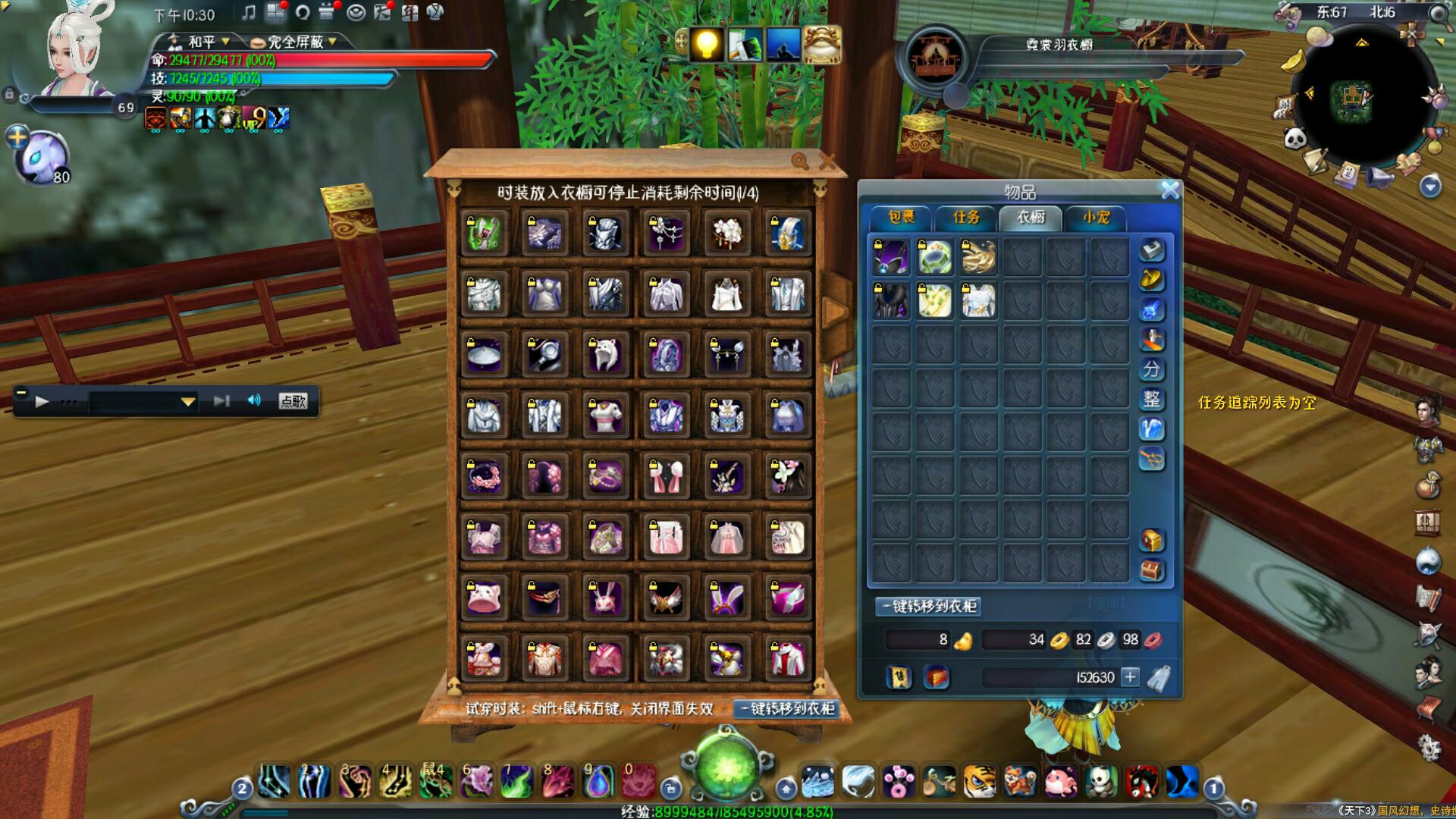This screenshot has width=1456, height=819.
Task: Click the 分 split stack button
Action: click(x=1151, y=369)
